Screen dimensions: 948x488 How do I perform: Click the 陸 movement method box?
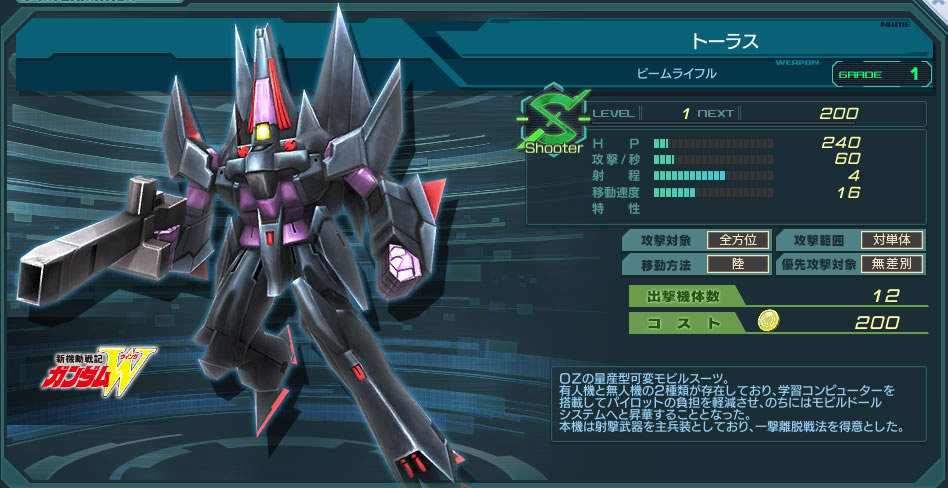pos(738,265)
